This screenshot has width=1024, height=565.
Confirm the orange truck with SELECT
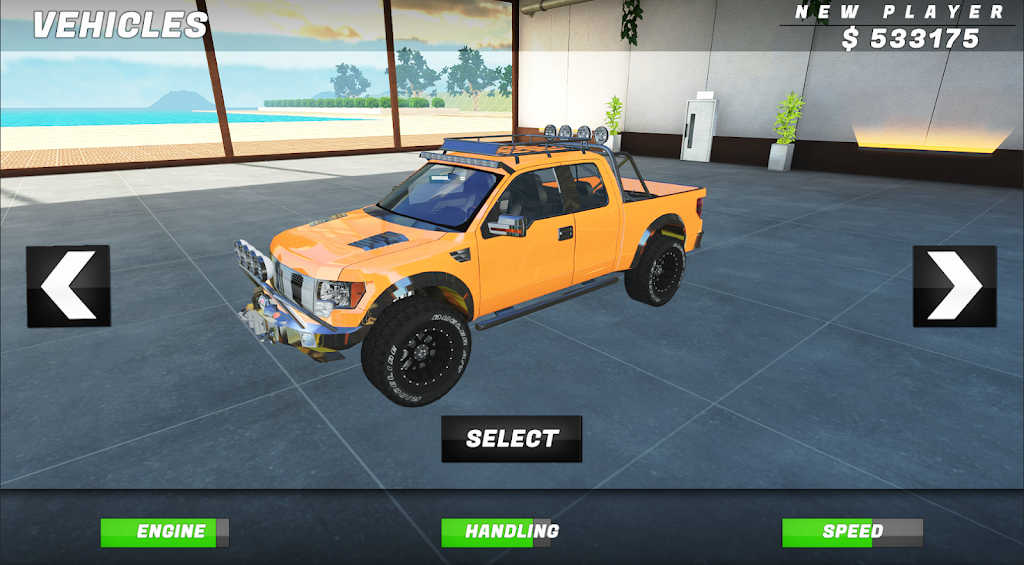(511, 439)
